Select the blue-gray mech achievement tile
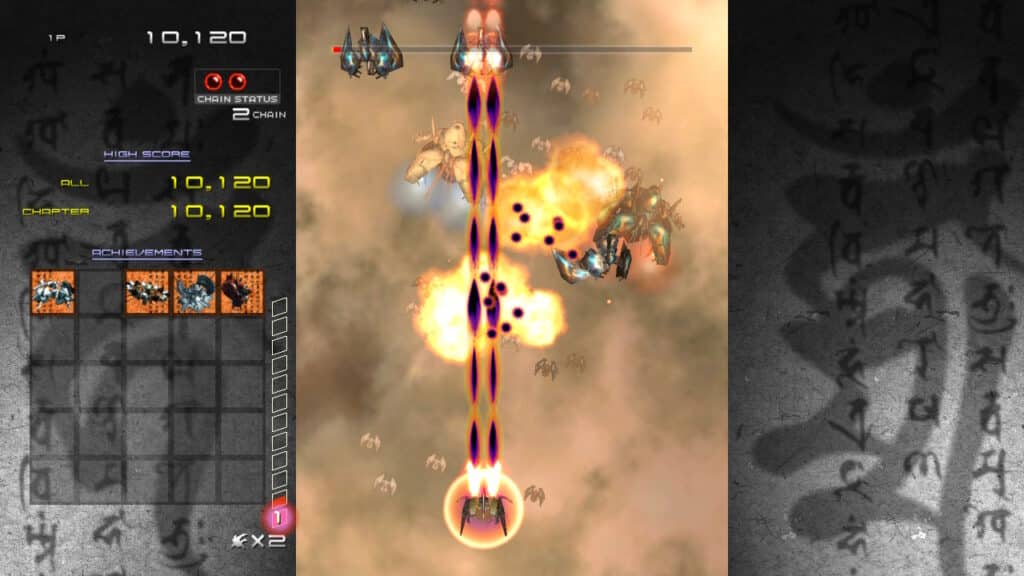1024x576 pixels. pos(195,292)
